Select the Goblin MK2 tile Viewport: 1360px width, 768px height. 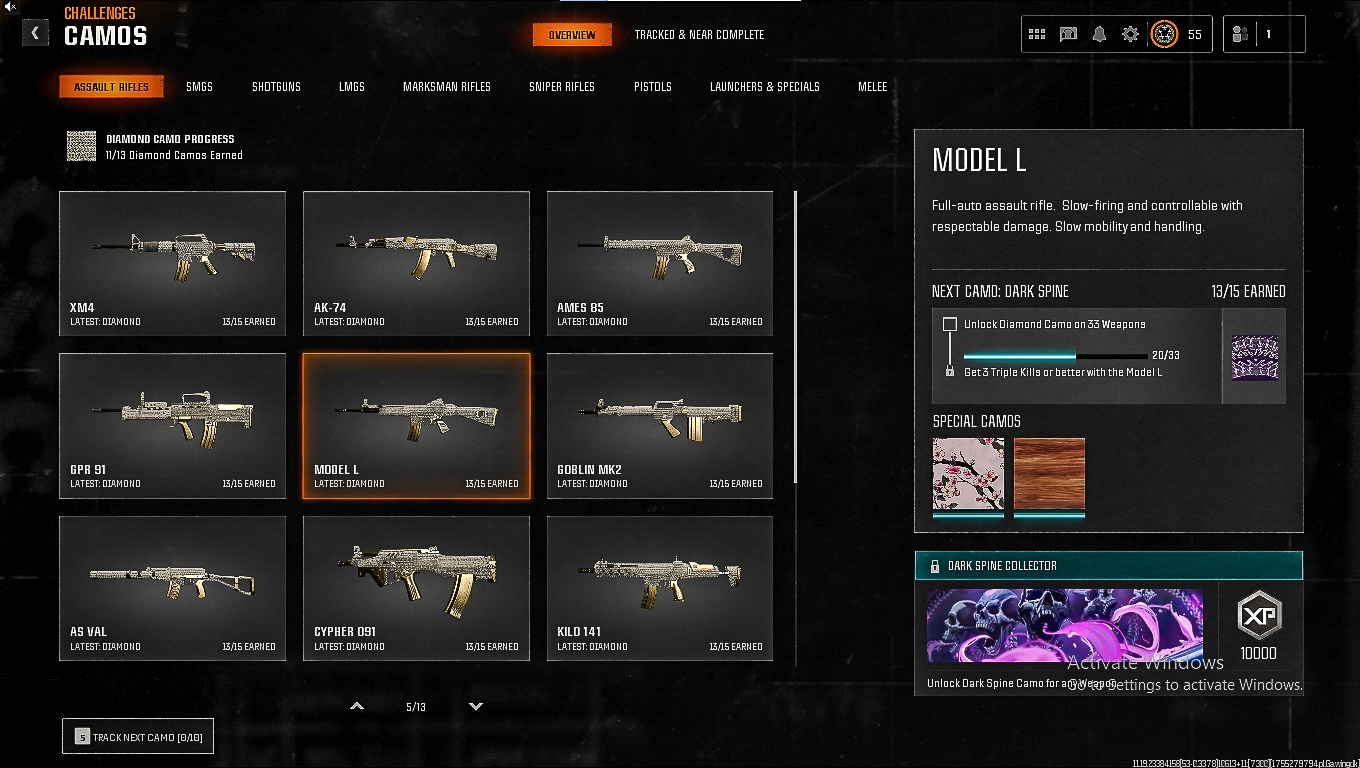659,425
